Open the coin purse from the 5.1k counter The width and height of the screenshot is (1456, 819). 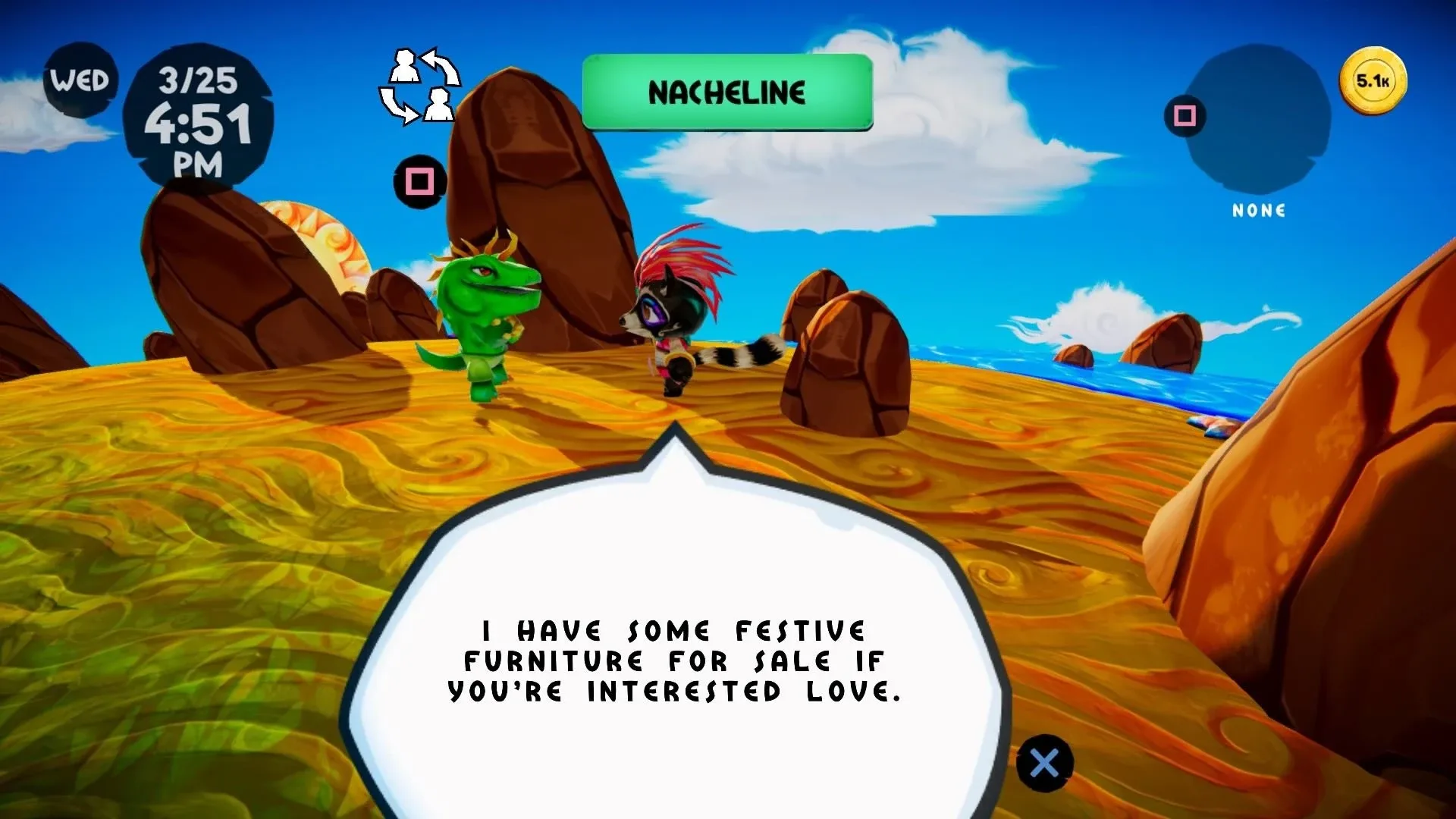(x=1374, y=79)
